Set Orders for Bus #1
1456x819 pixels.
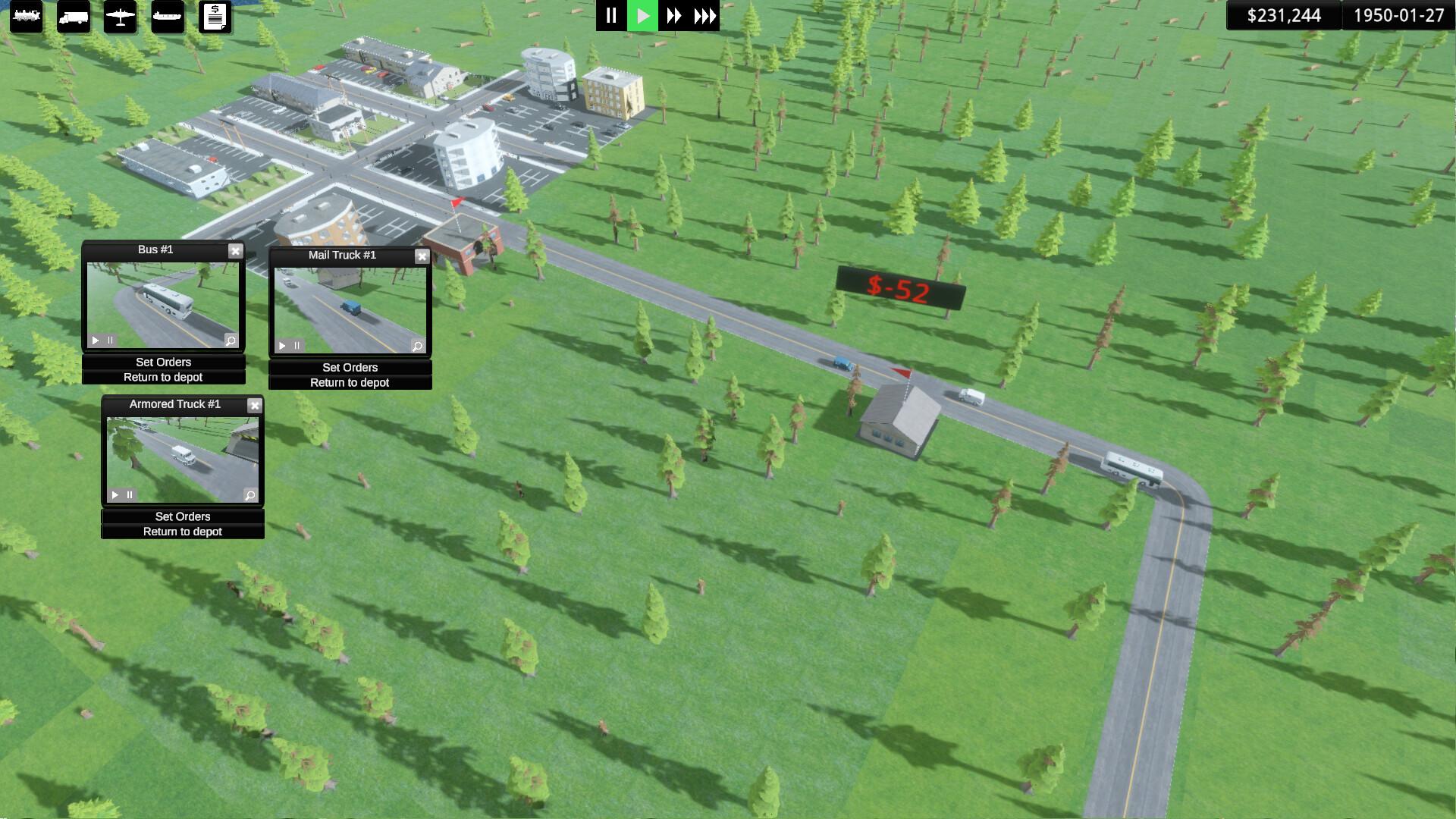[x=163, y=362]
